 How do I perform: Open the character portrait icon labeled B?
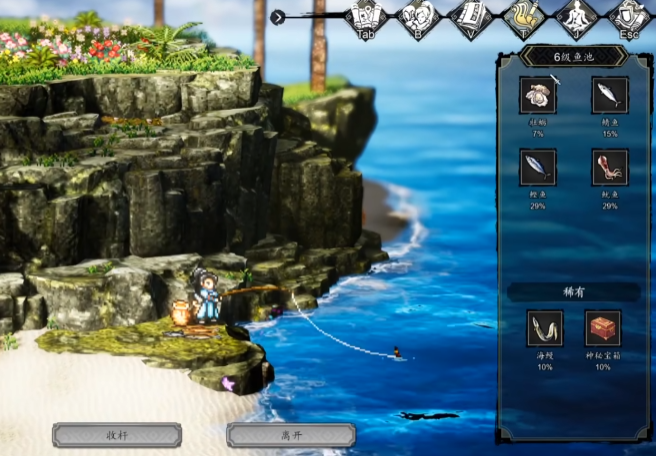click(417, 18)
